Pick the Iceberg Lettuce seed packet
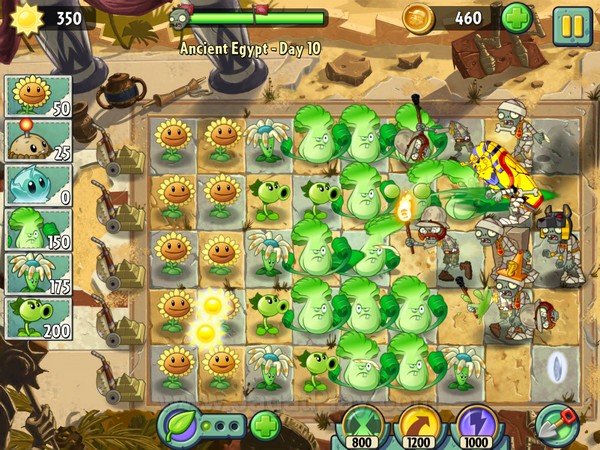This screenshot has height=450, width=600. click(x=38, y=186)
